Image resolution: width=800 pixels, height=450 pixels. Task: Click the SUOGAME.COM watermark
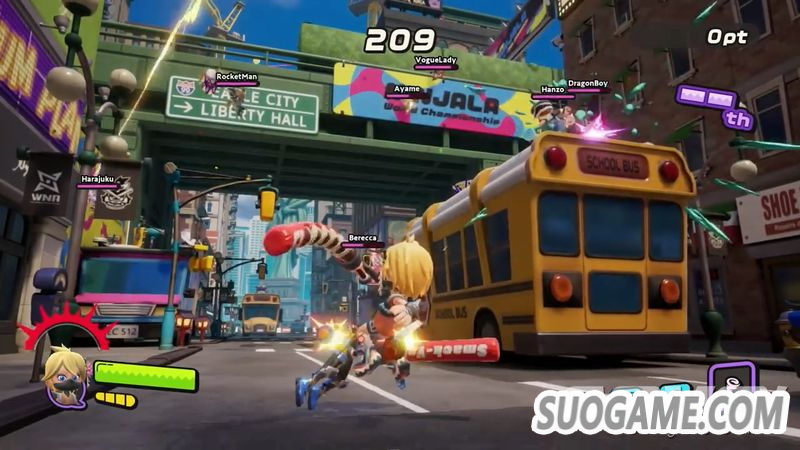(x=661, y=412)
